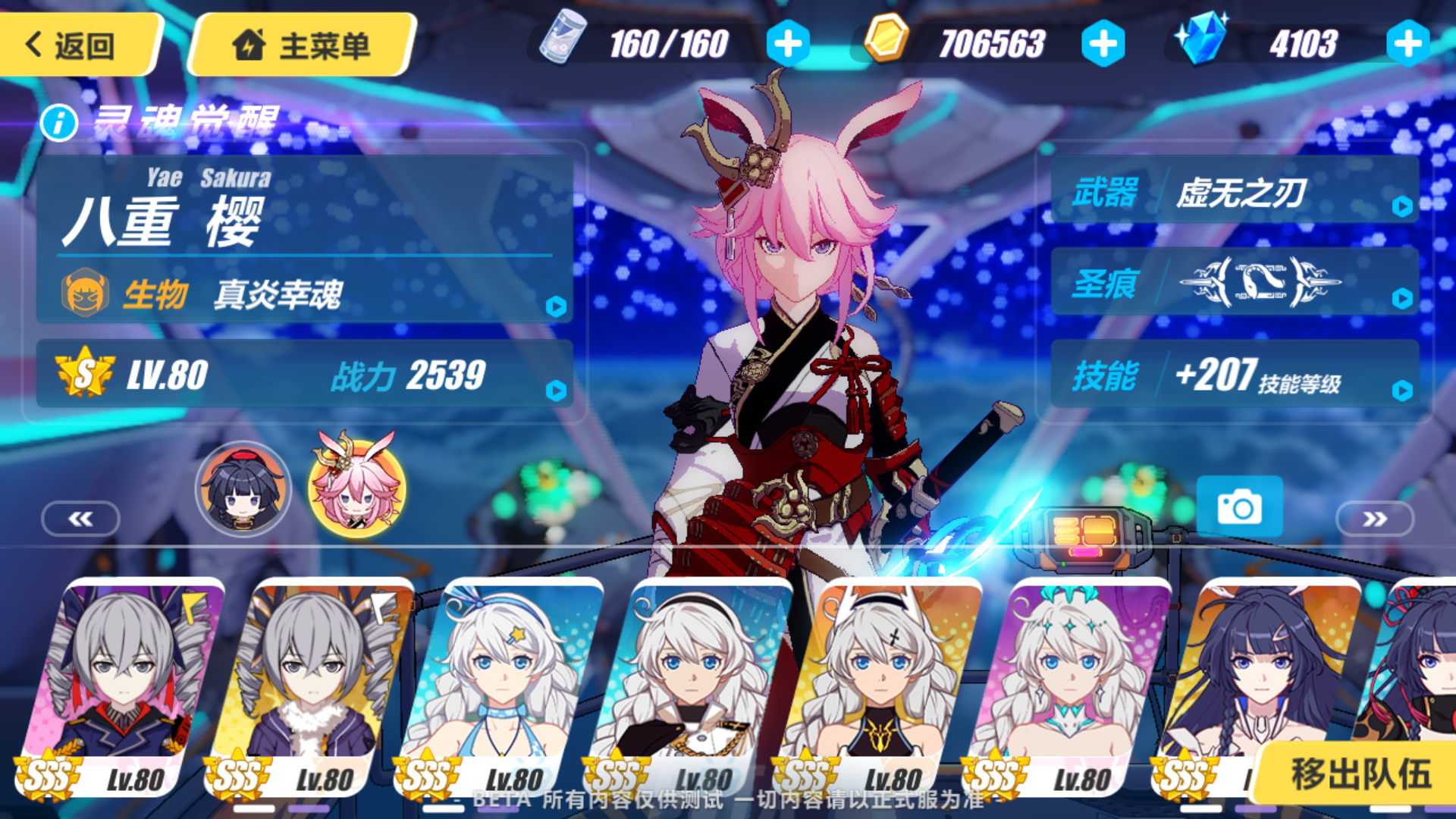Show the next character with double-right arrow
Screen dimensions: 1456x819
(1374, 519)
